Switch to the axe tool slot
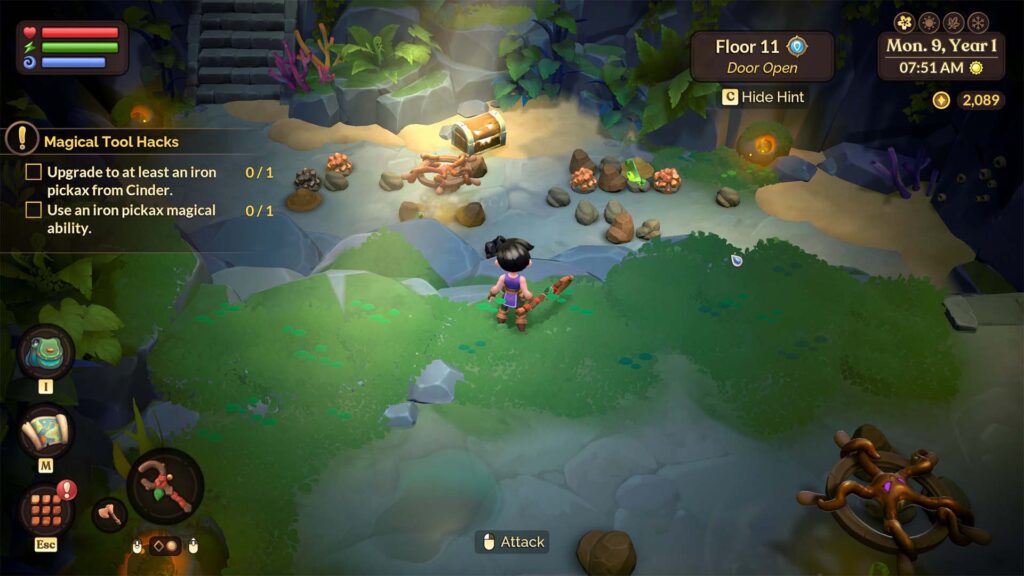This screenshot has height=576, width=1024. pyautogui.click(x=109, y=514)
